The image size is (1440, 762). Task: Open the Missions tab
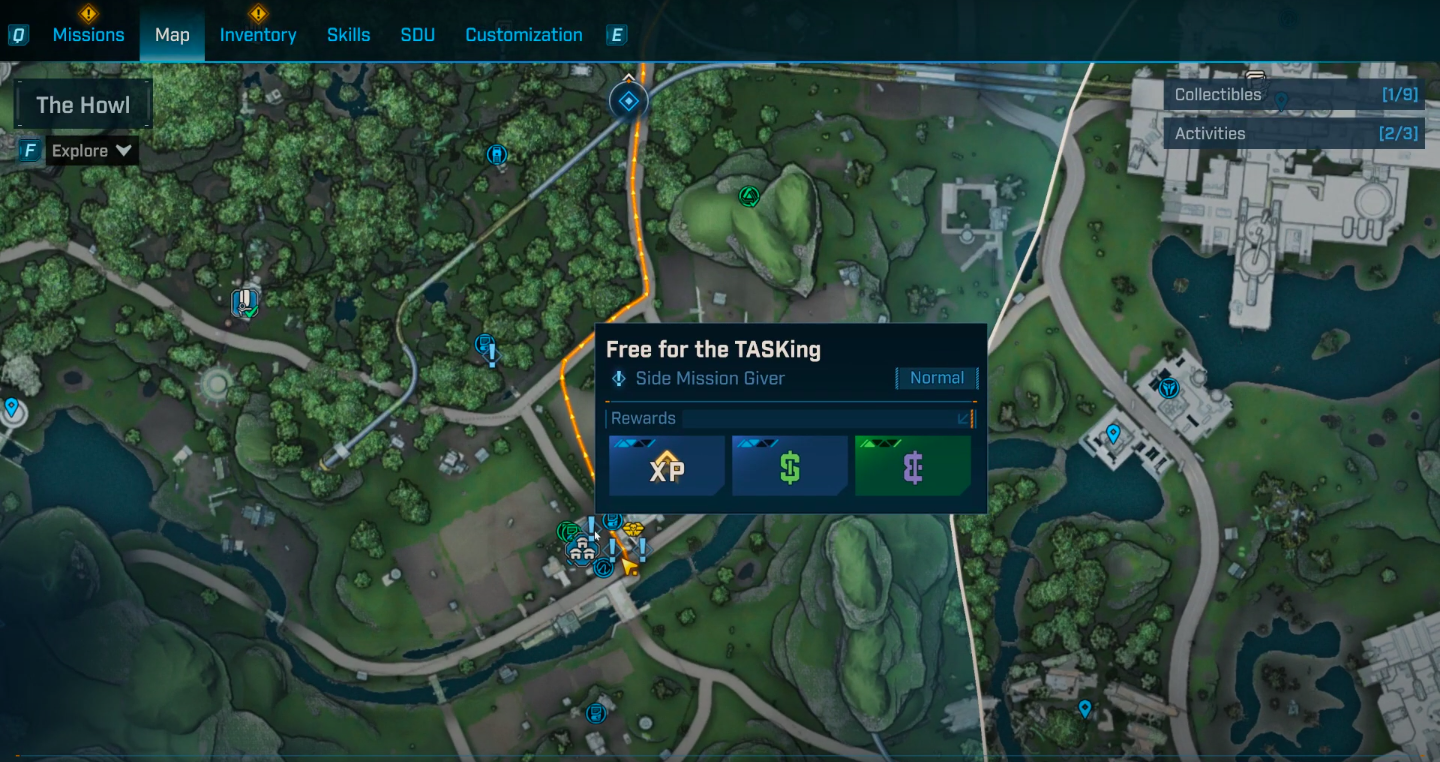pyautogui.click(x=88, y=35)
